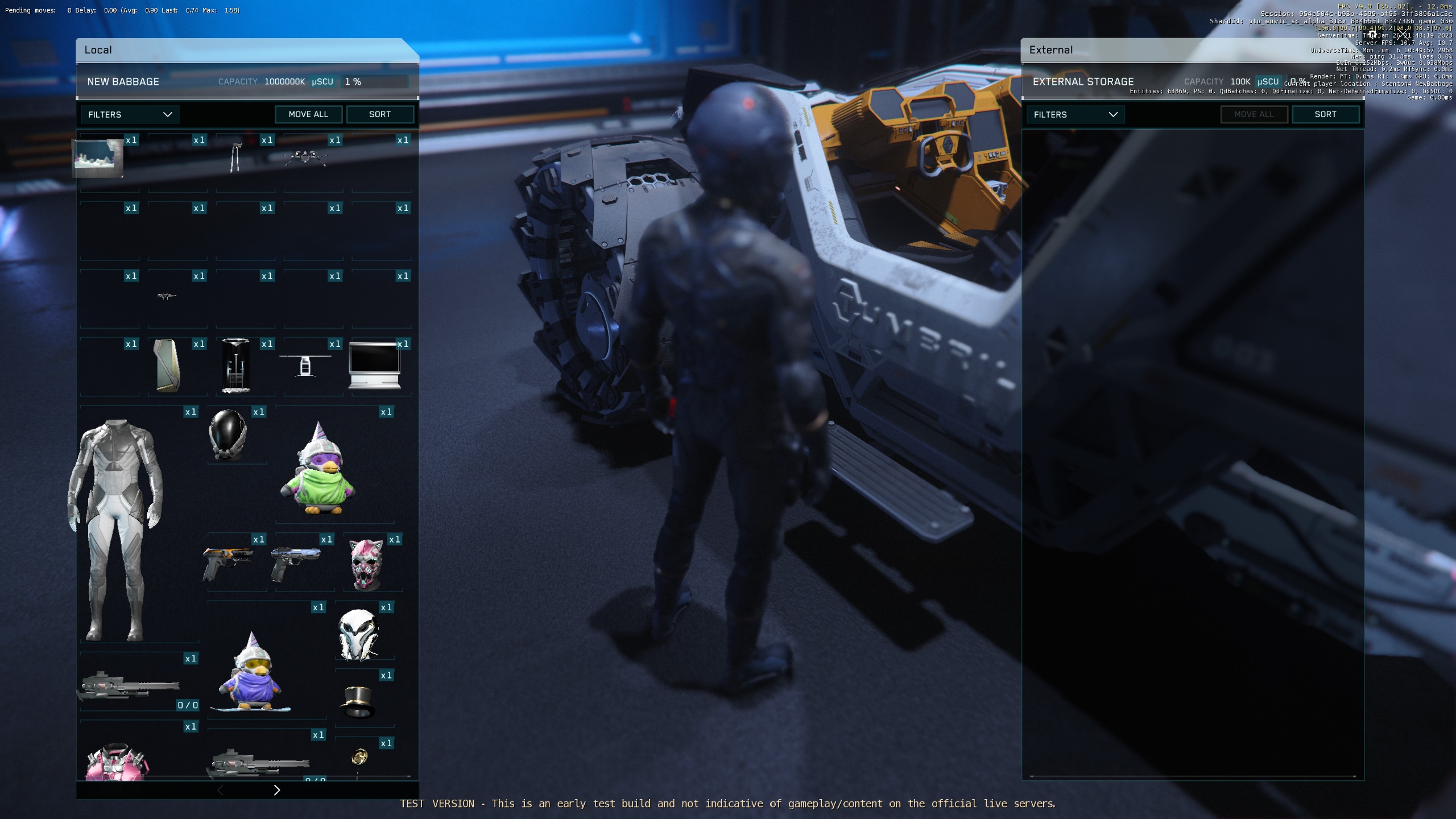Sort the New Babbage local inventory
The height and width of the screenshot is (819, 1456).
pyautogui.click(x=380, y=114)
